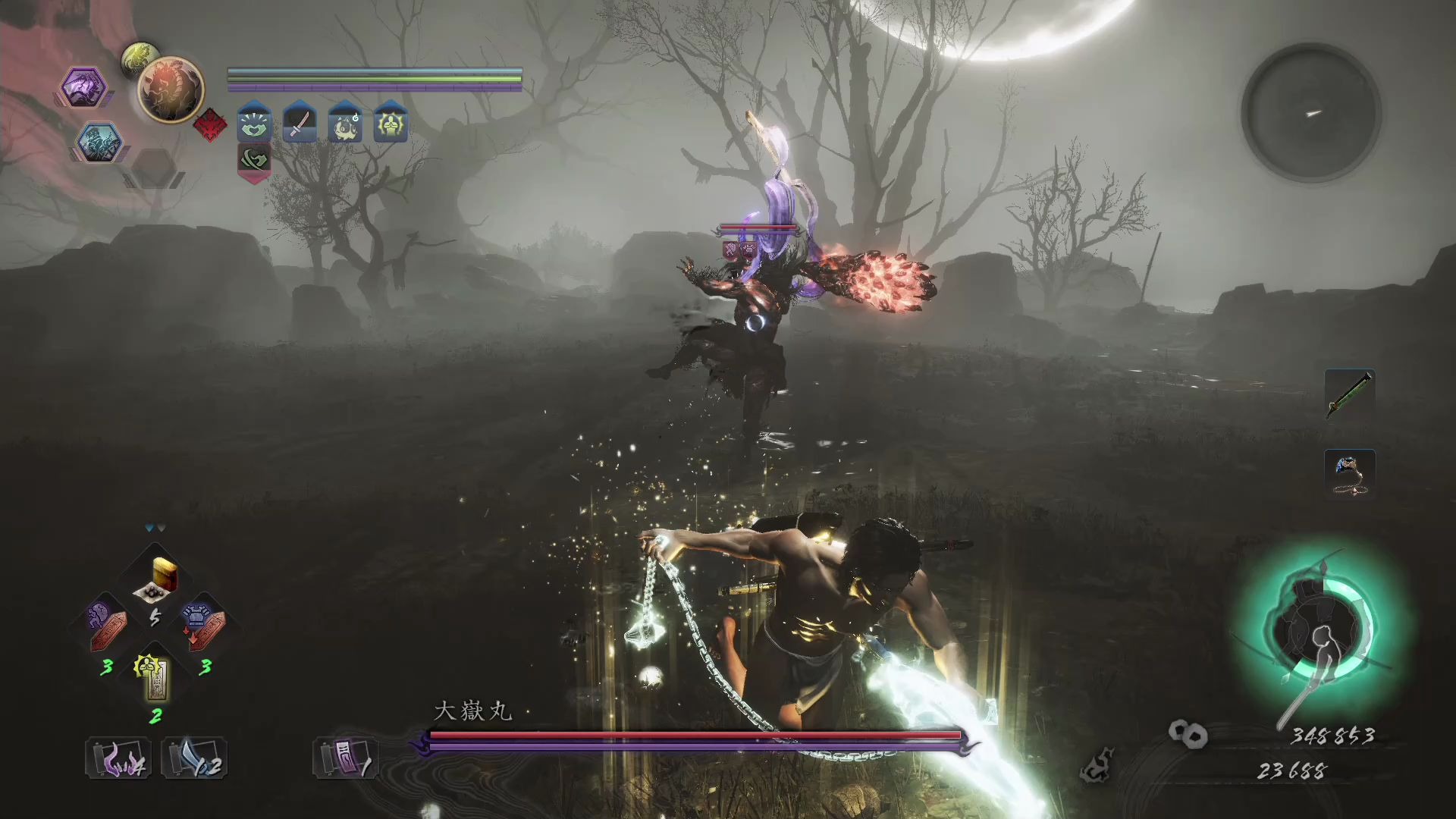The height and width of the screenshot is (819, 1456).
Task: Select the purple talisman scroll slot
Action: pyautogui.click(x=345, y=758)
